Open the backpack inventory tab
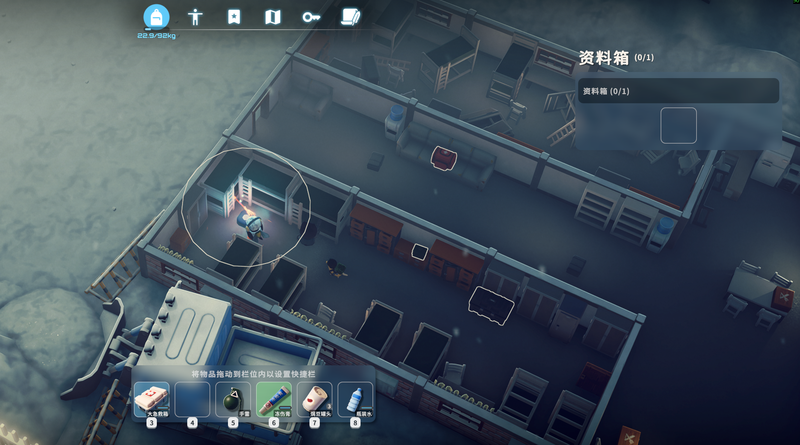 click(156, 18)
